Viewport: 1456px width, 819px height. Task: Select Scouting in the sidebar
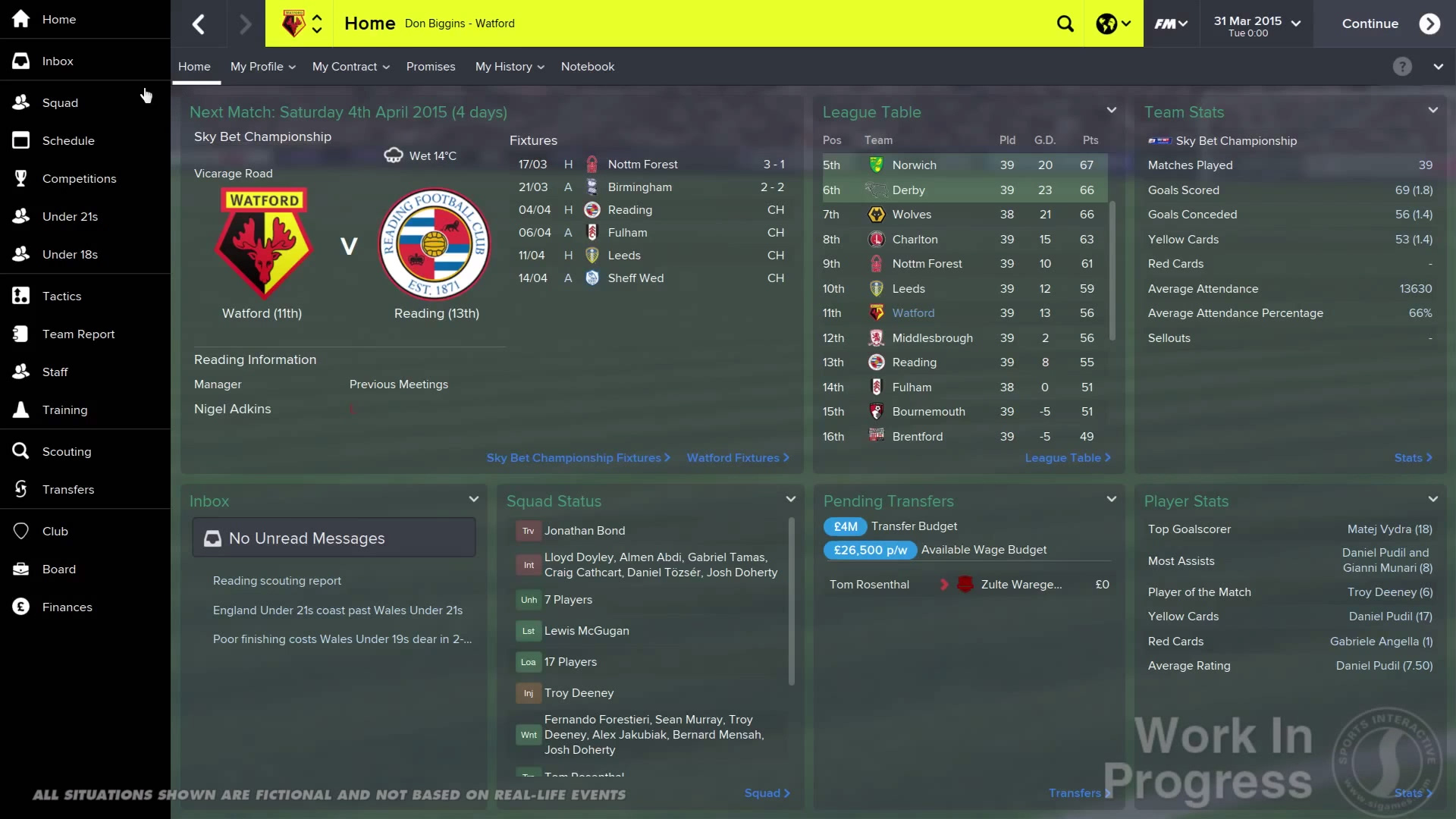pos(67,452)
